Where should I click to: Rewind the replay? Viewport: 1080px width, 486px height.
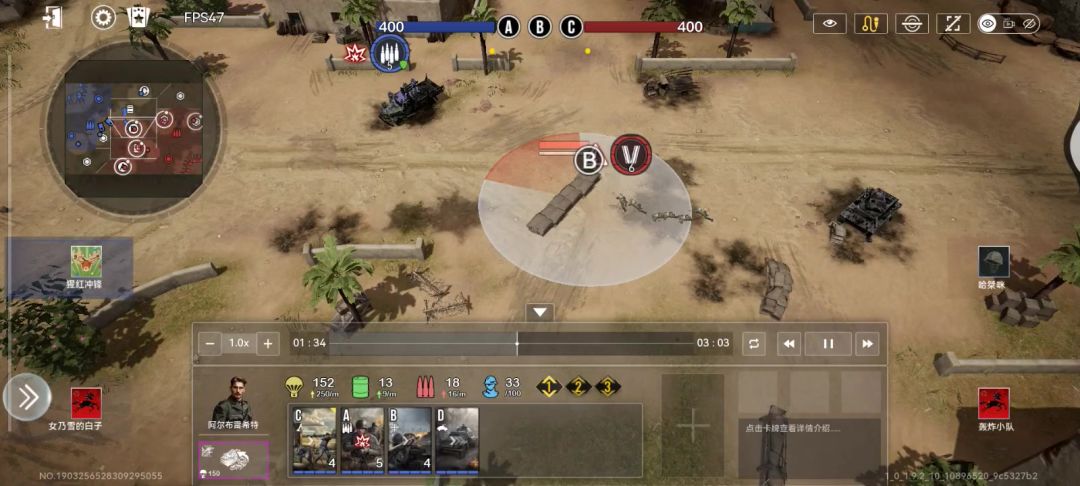(x=789, y=343)
